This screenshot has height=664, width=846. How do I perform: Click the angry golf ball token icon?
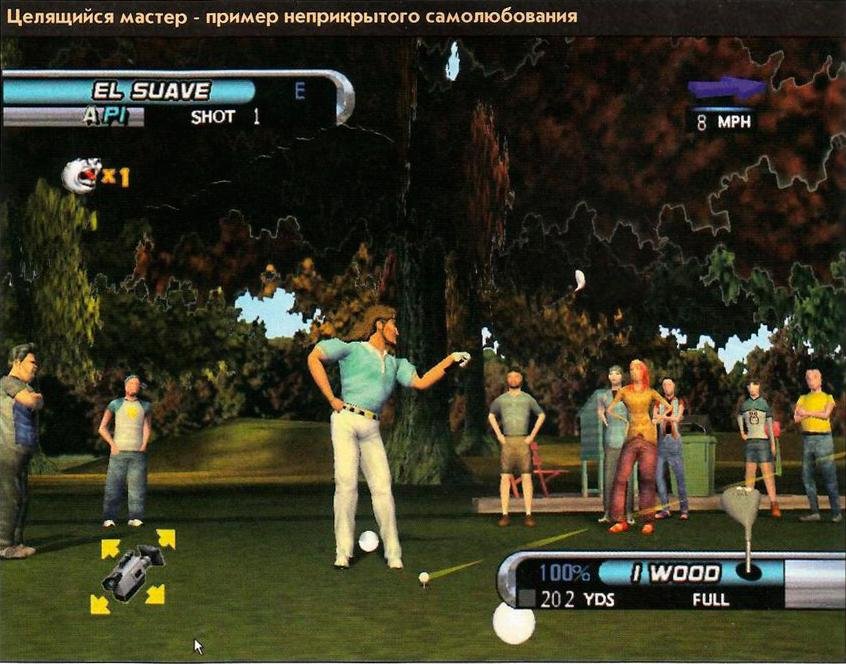82,175
